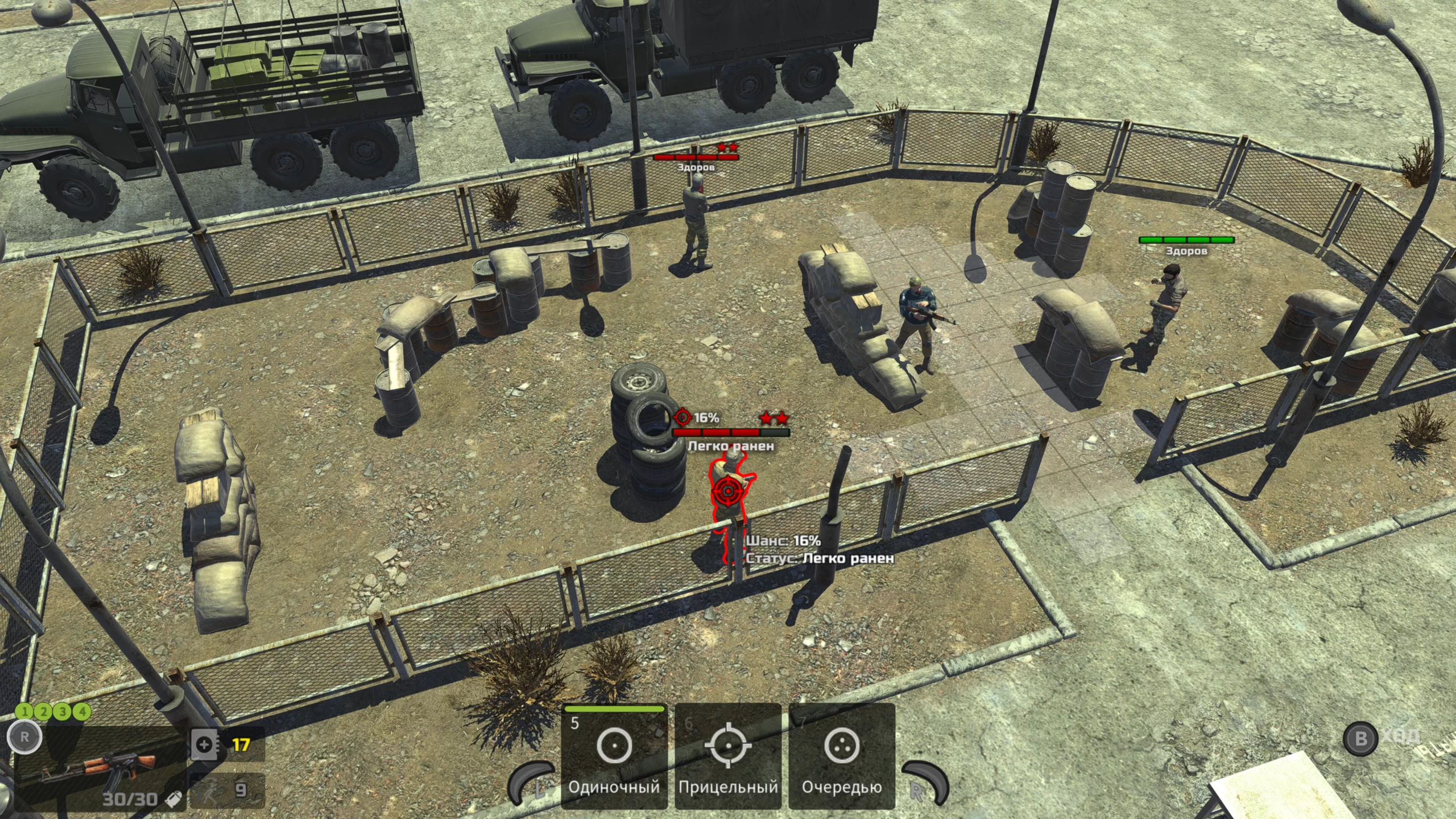Pick squad member number 3

(x=63, y=711)
